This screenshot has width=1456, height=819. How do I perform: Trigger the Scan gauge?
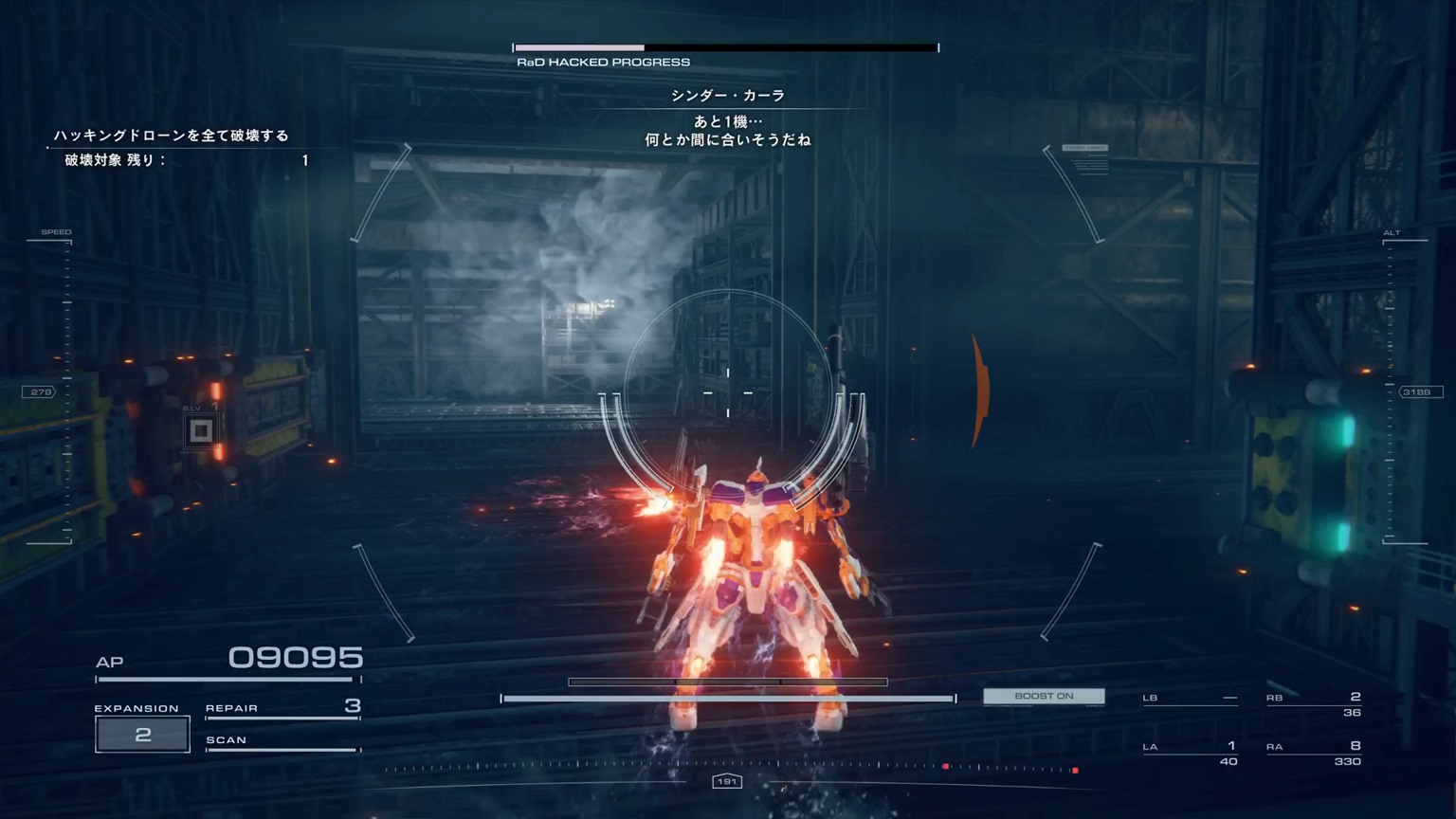(x=282, y=741)
